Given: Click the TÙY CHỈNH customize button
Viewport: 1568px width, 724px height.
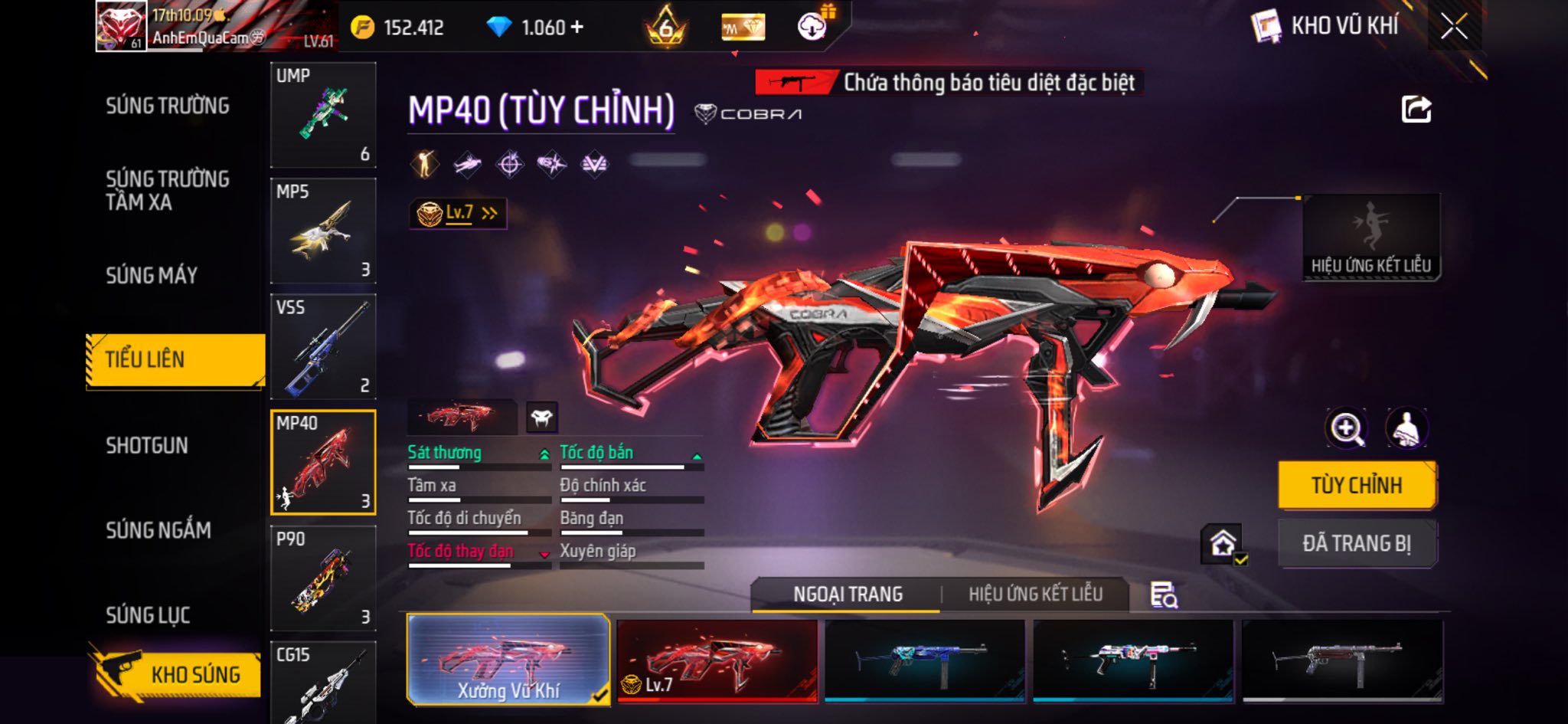Looking at the screenshot, I should [x=1357, y=485].
